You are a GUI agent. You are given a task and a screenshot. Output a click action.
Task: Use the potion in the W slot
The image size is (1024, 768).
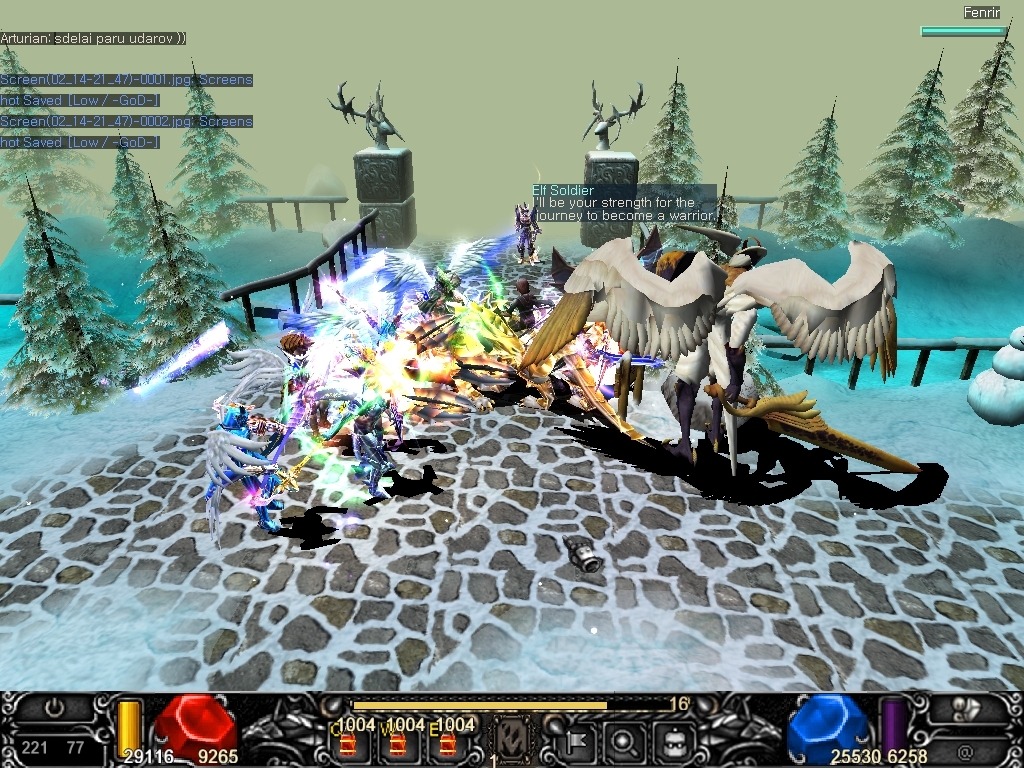[x=398, y=742]
